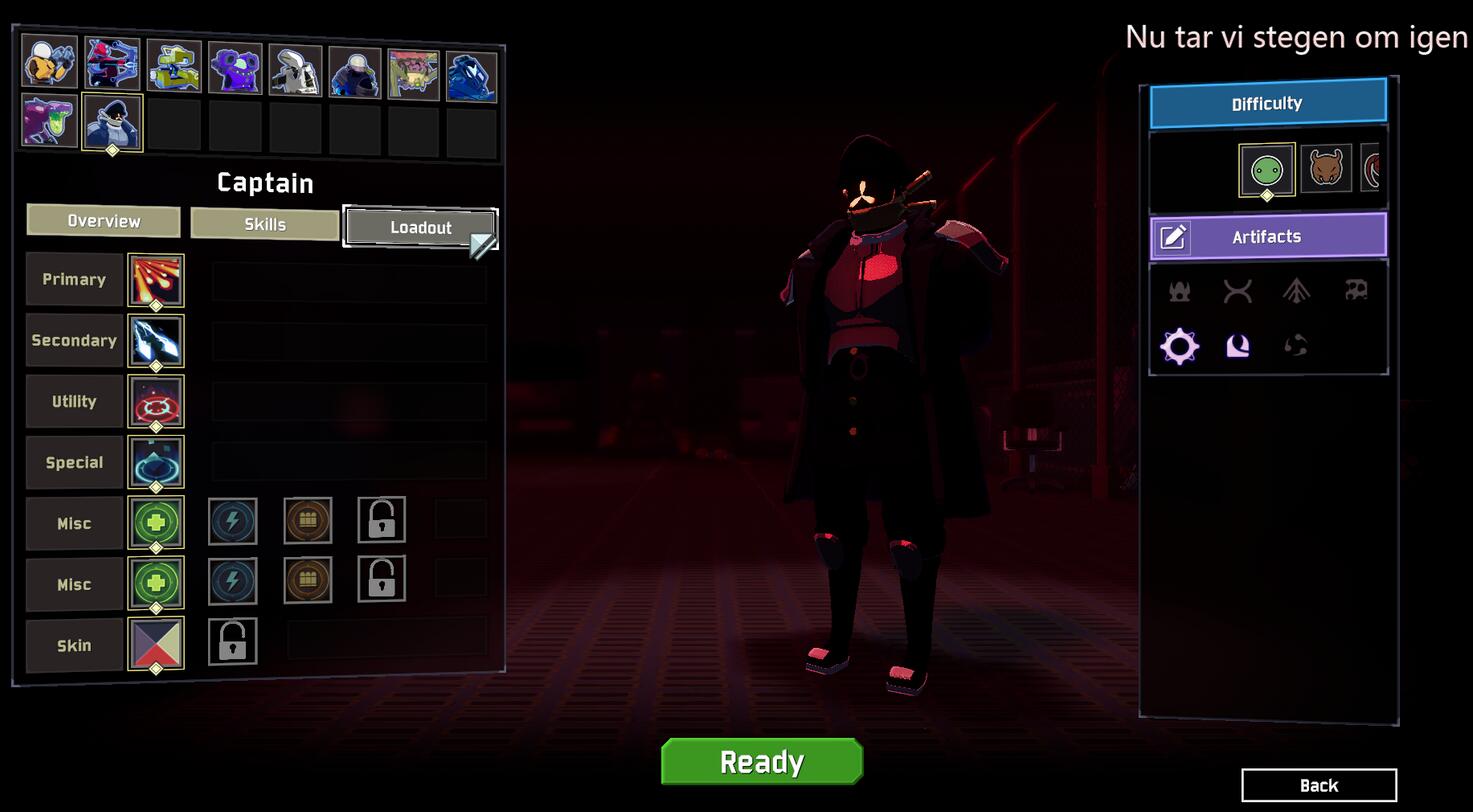This screenshot has width=1473, height=812.
Task: Go back using the Back button
Action: click(x=1318, y=785)
